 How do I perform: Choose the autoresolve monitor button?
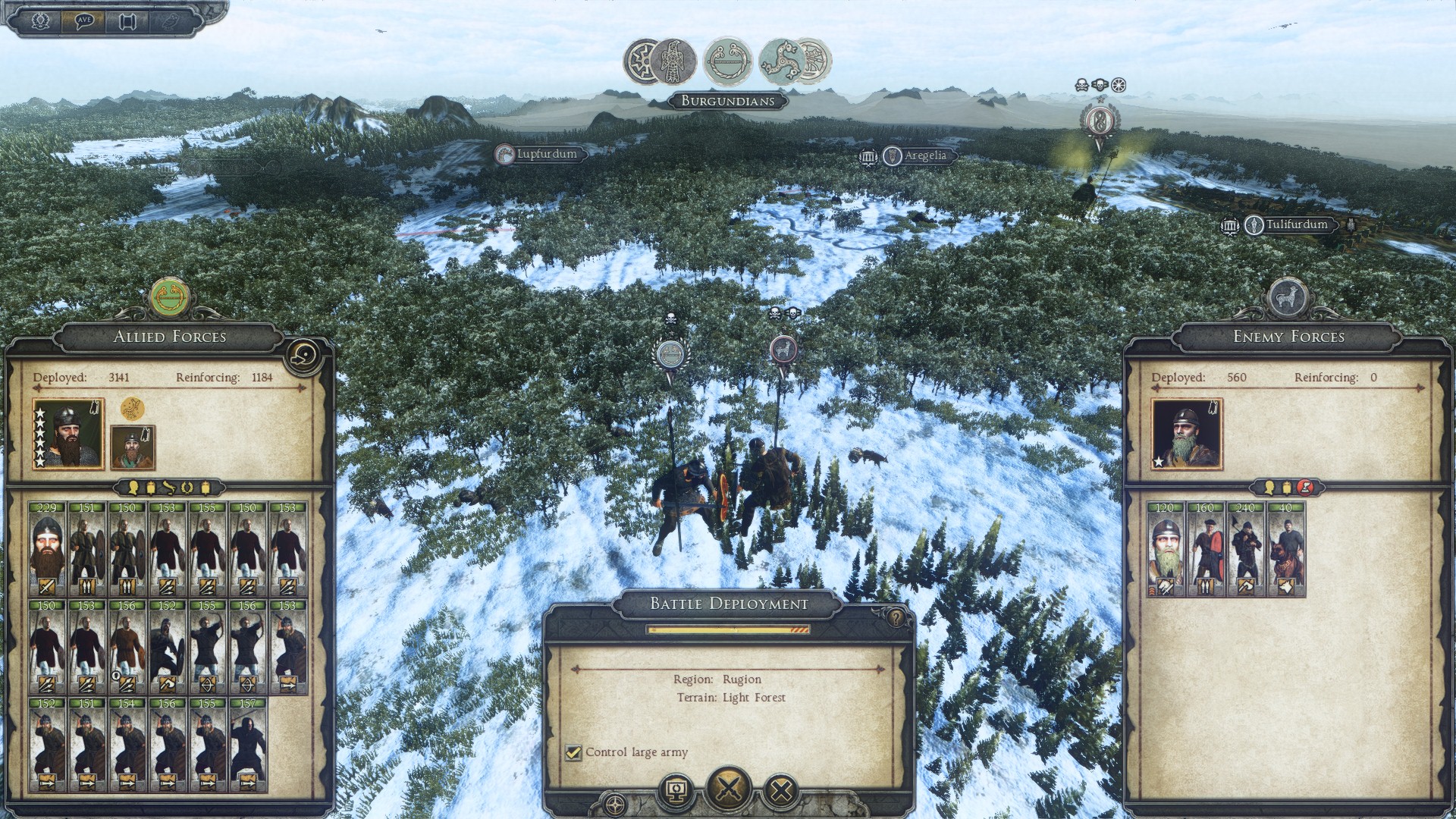(676, 792)
